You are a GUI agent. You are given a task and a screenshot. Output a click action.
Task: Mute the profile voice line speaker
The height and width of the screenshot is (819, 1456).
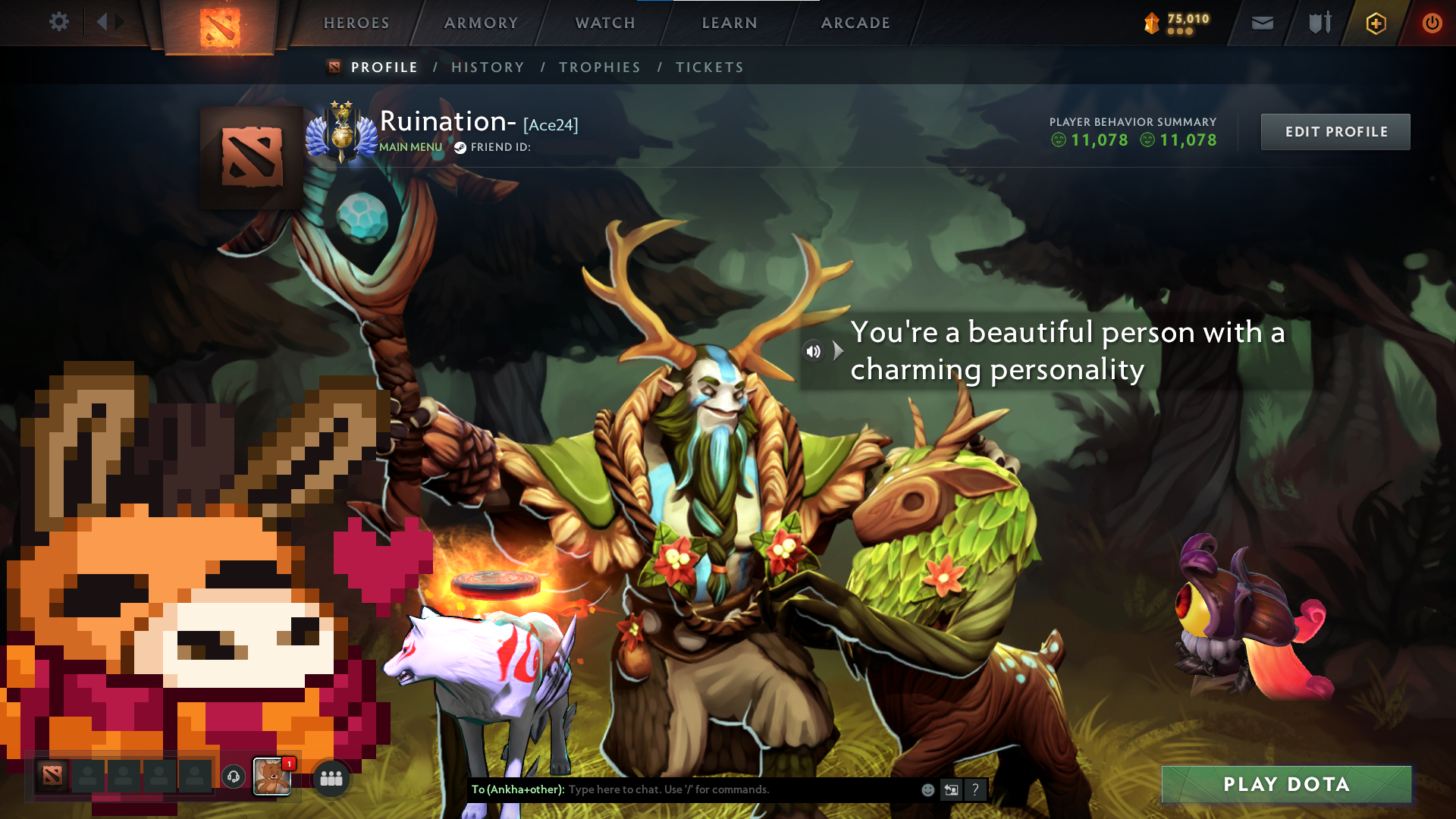click(813, 350)
